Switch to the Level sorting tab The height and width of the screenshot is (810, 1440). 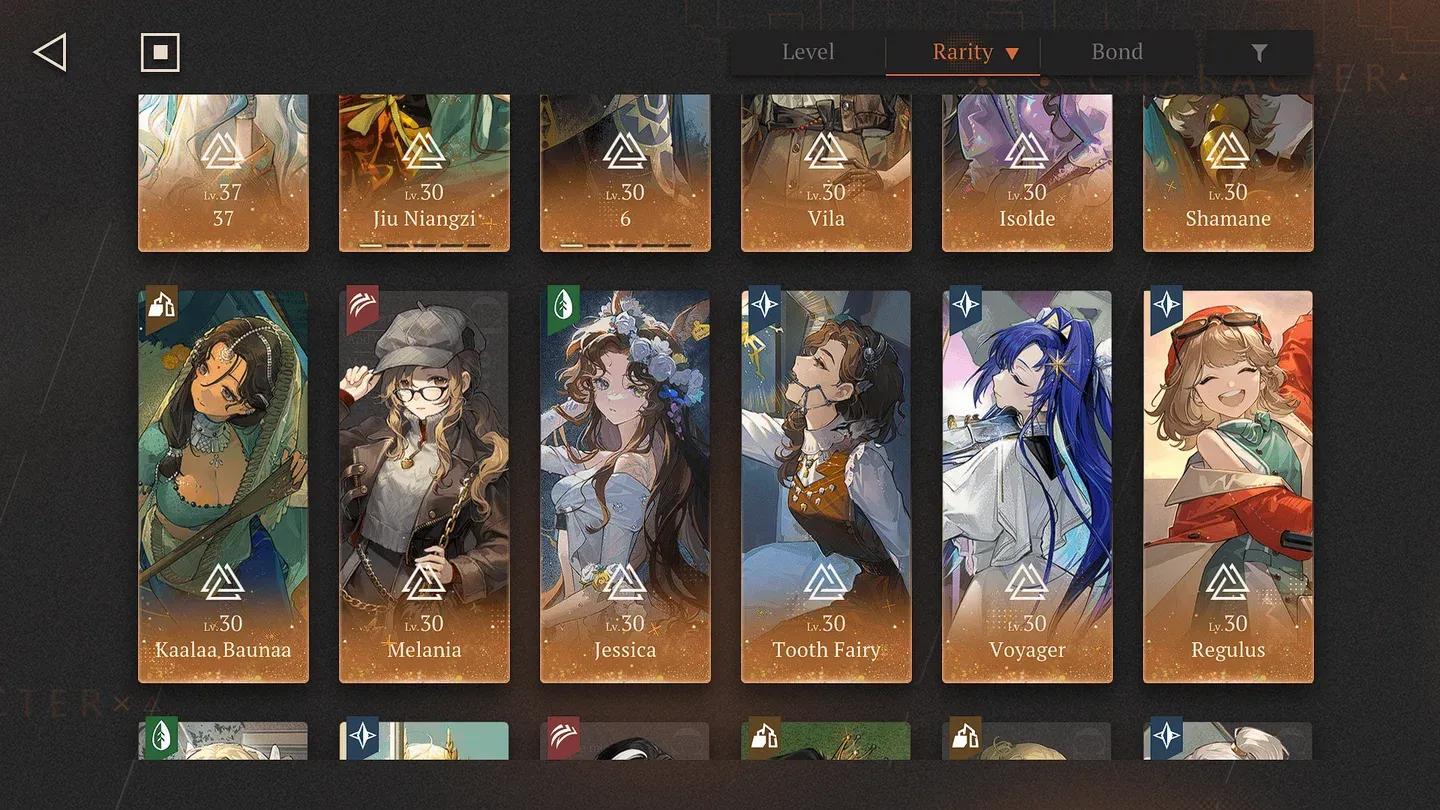tap(808, 52)
